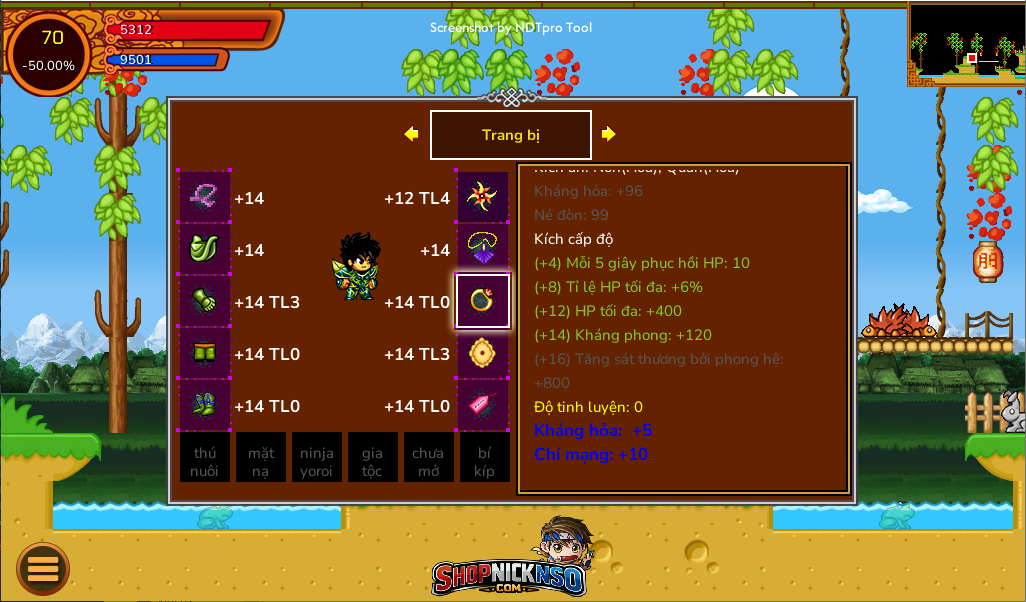Open the ninja yoroi slot
The image size is (1026, 602).
pos(317,458)
